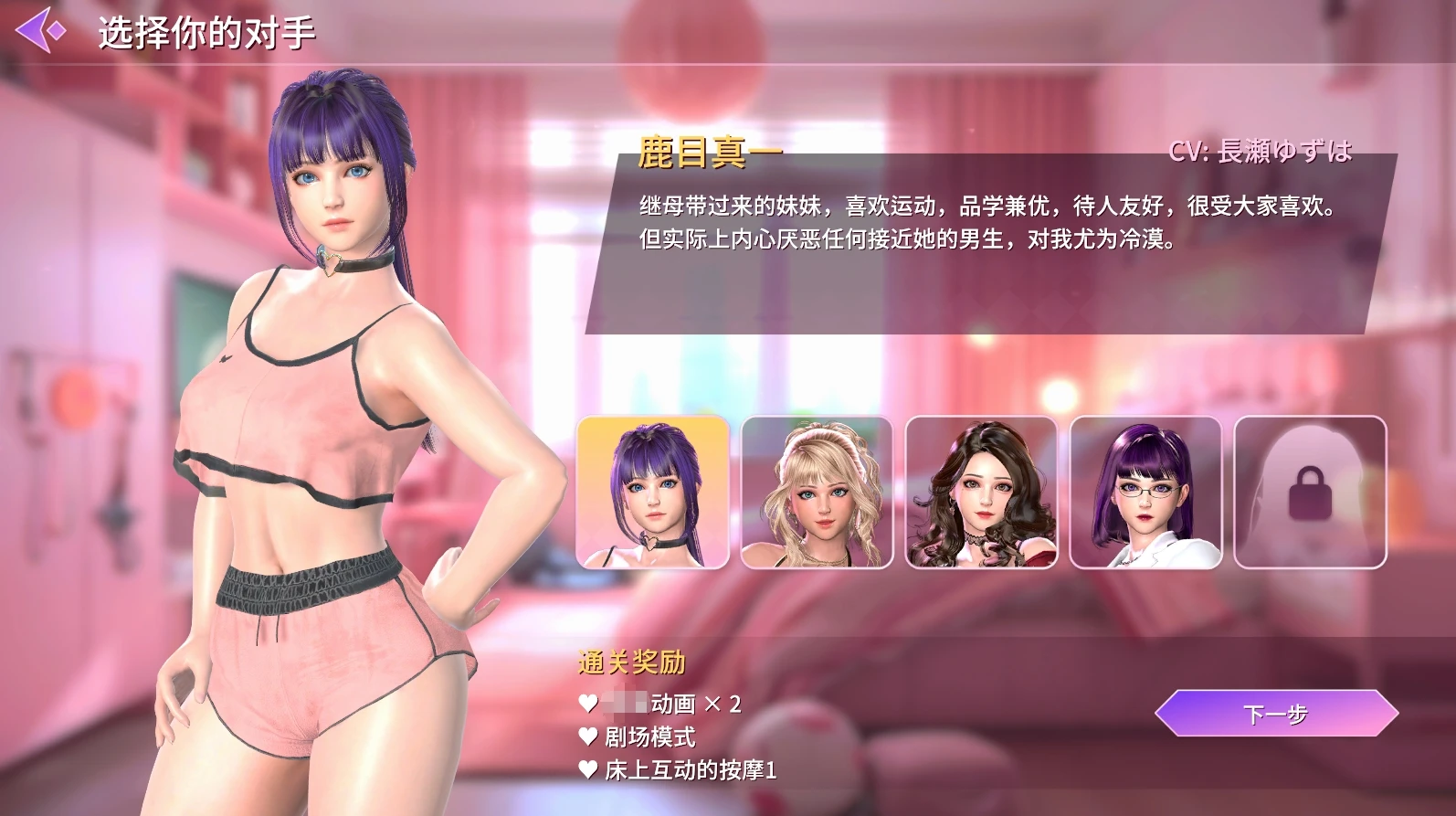This screenshot has height=816, width=1456.
Task: Click the locked character slot
Action: point(1310,493)
